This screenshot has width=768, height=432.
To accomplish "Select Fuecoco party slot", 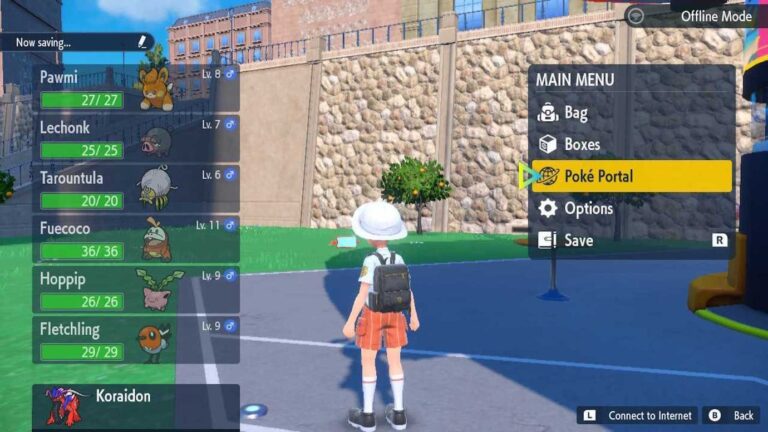I will [x=136, y=238].
